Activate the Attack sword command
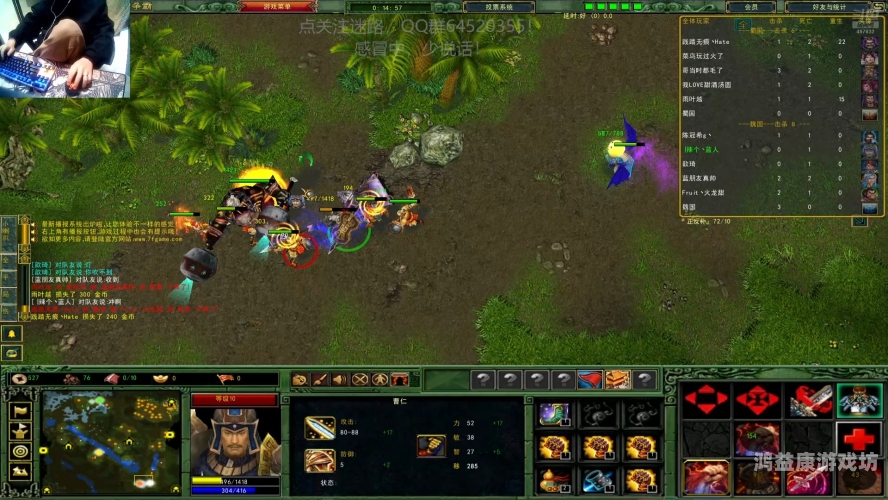Viewport: 888px width, 500px height. point(808,400)
